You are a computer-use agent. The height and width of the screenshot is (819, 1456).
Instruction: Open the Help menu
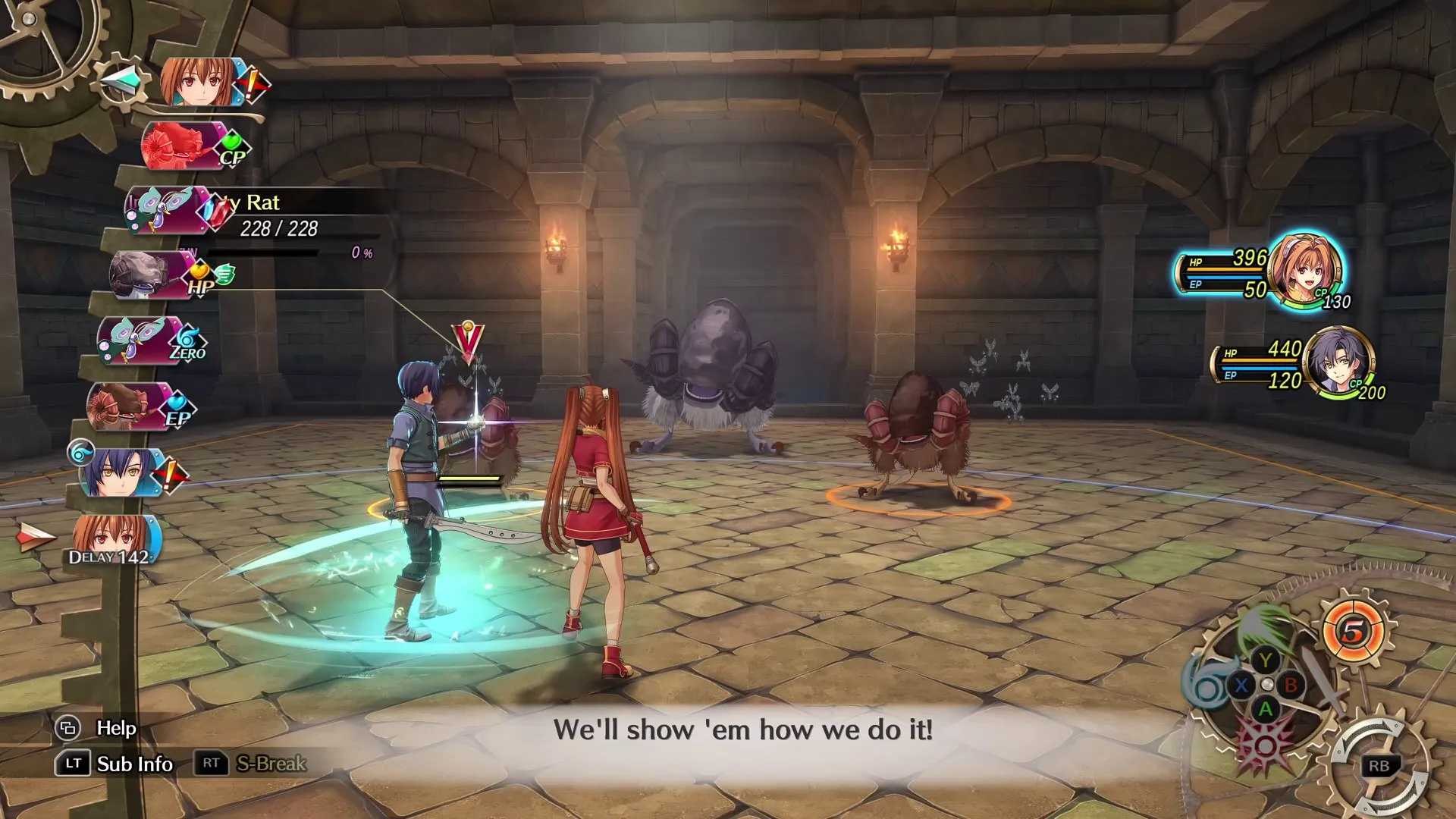coord(96,727)
